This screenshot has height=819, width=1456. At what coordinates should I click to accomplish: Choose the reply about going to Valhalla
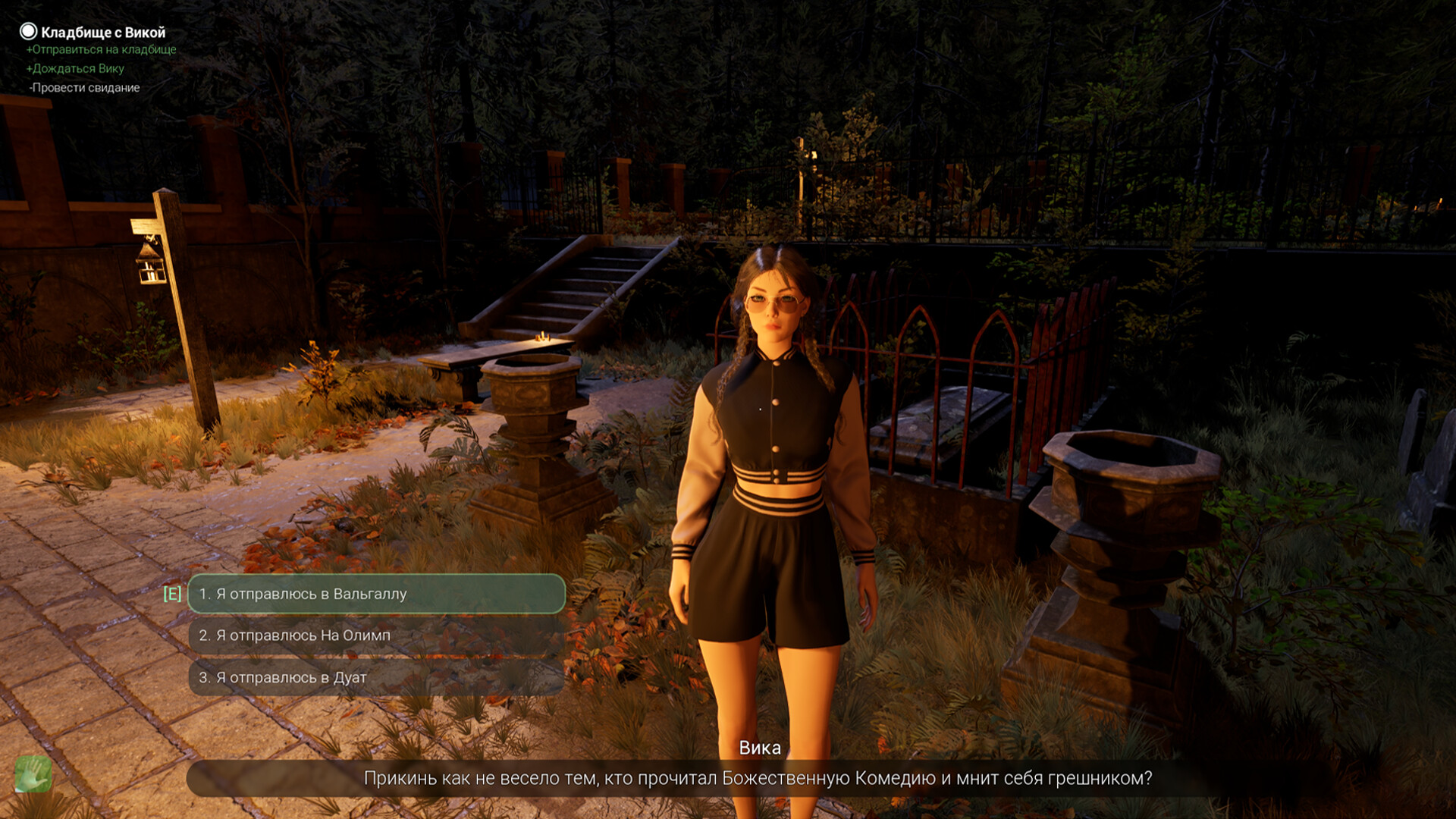[376, 594]
